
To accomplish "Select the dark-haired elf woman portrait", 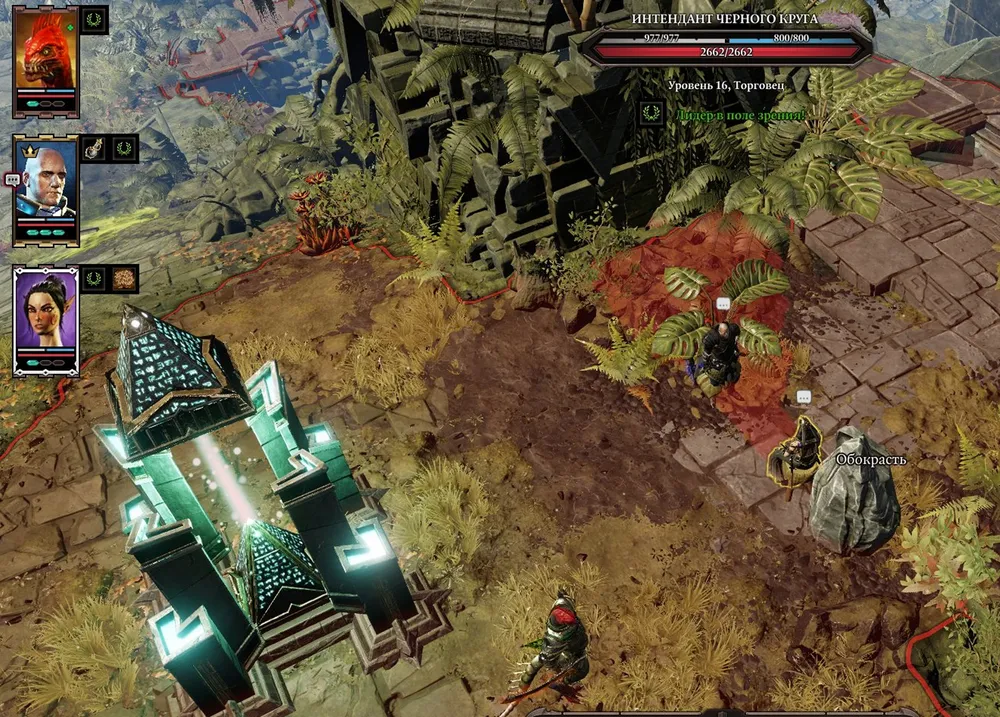I will point(46,310).
